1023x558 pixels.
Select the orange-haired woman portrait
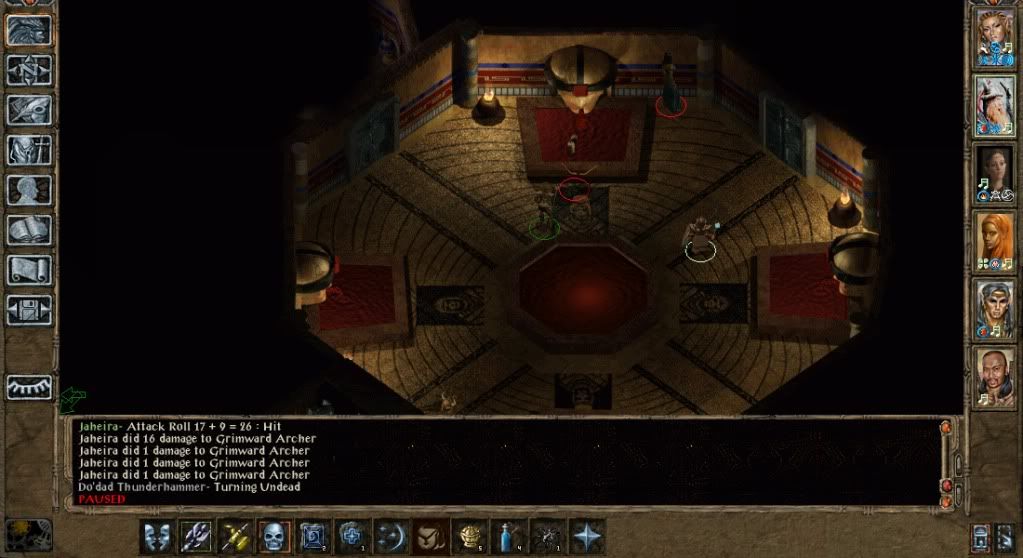[x=995, y=241]
